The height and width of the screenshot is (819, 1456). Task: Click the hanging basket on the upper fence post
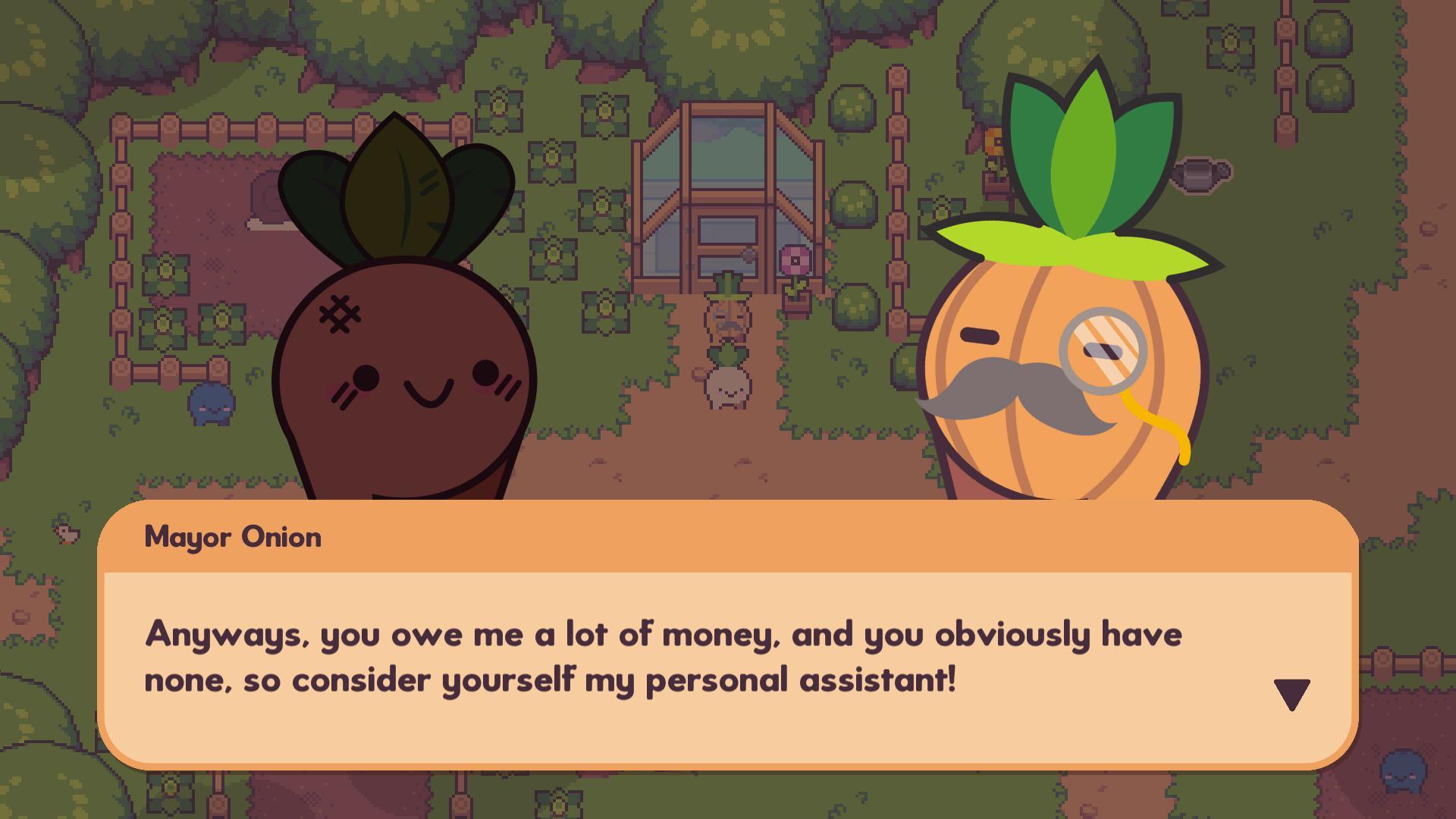(993, 141)
